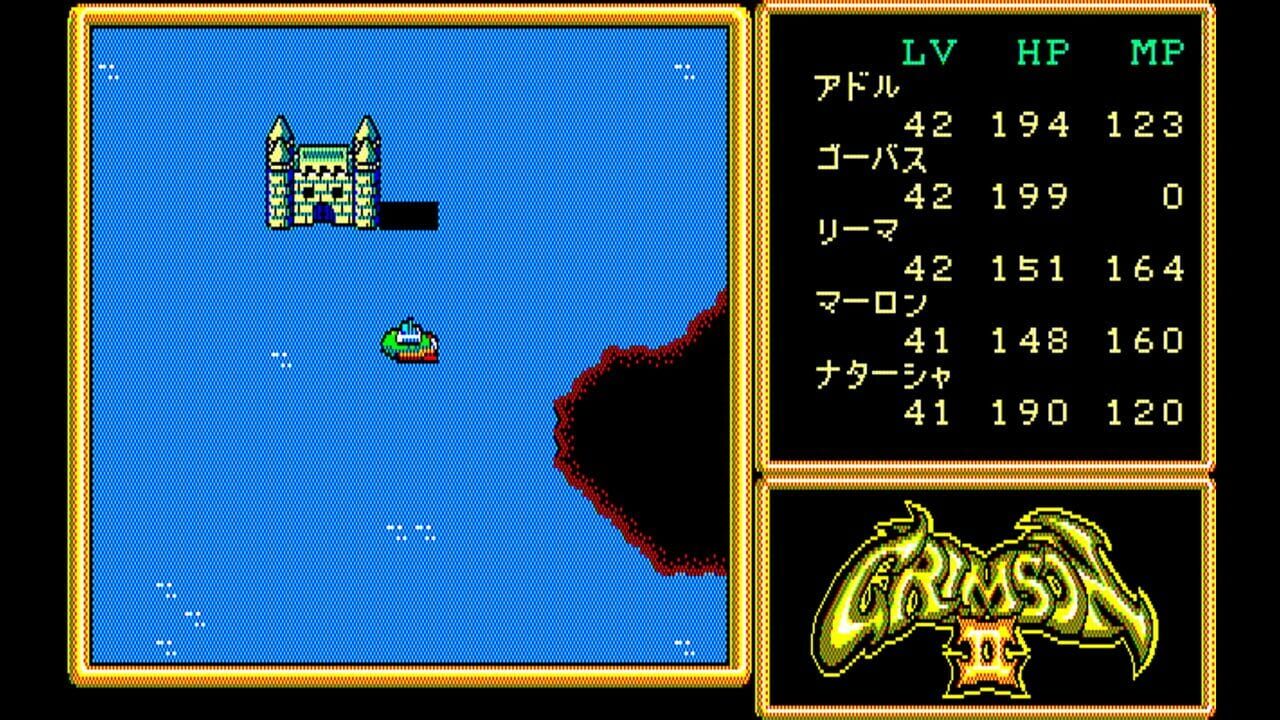Click the MP column header
Screen dimensions: 1280x720
pyautogui.click(x=1158, y=50)
